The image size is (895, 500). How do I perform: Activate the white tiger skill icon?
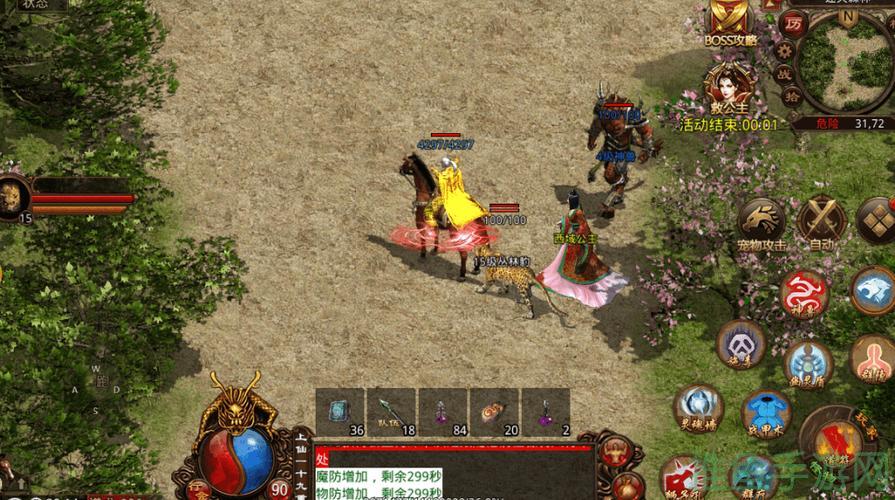[x=873, y=290]
